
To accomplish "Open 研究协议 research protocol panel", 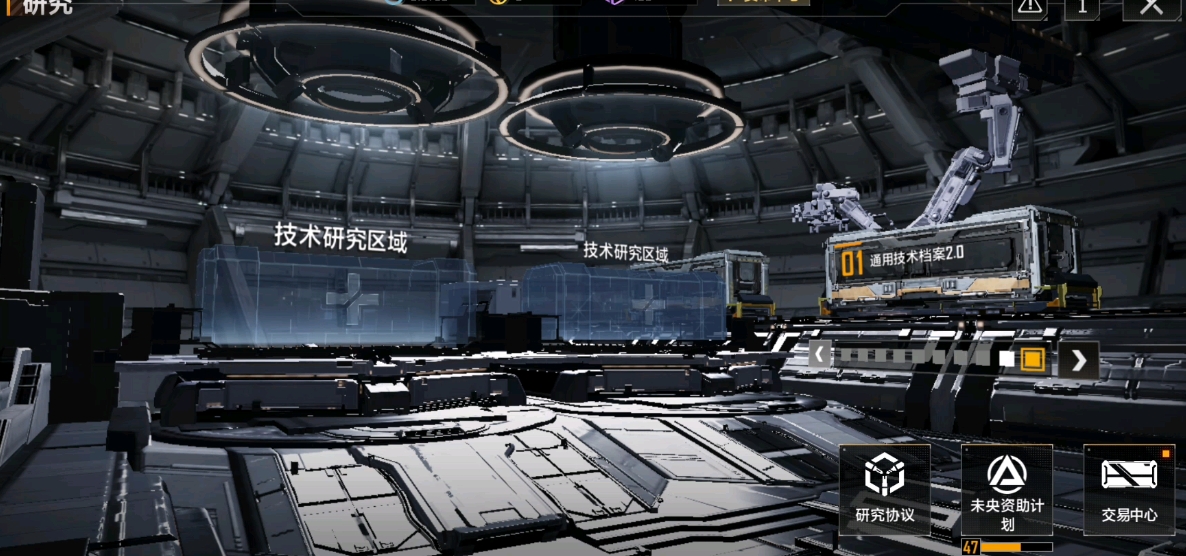I will coord(884,489).
